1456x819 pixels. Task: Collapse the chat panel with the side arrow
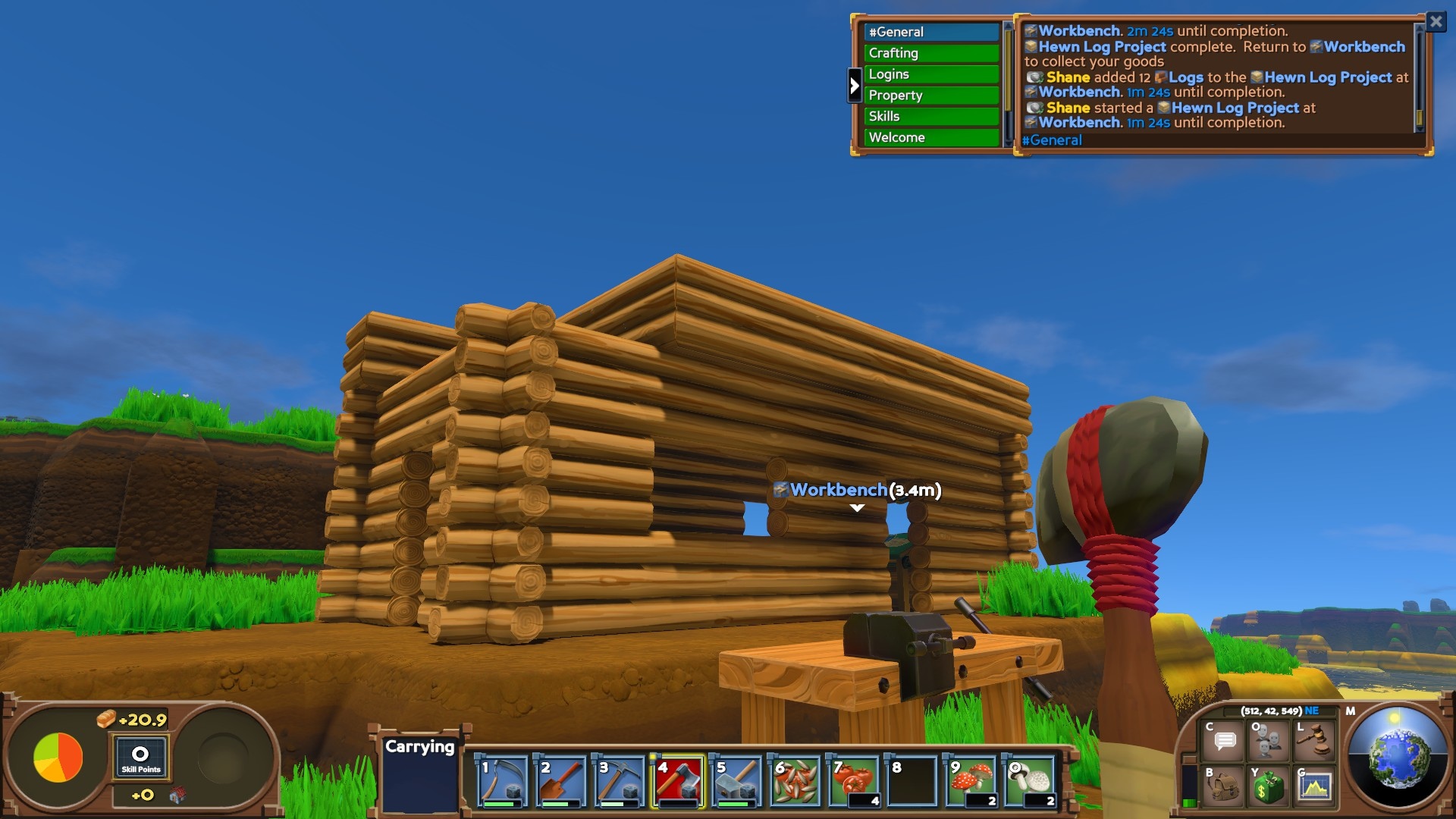[x=855, y=86]
